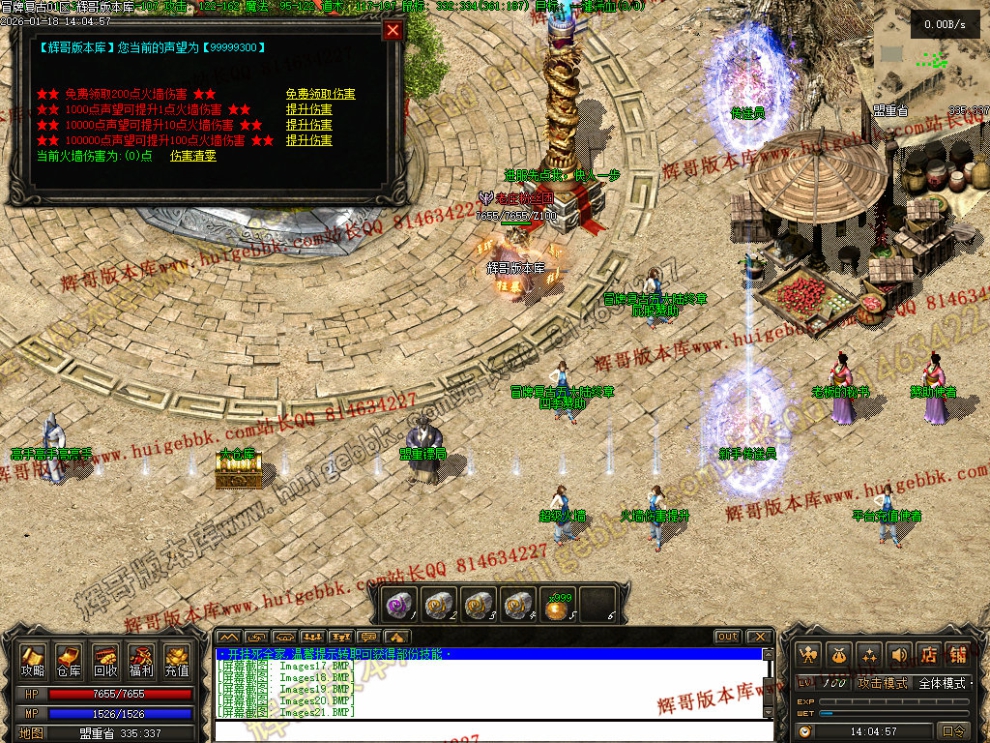Open the minimap in the corner
The height and width of the screenshot is (743, 990).
[x=931, y=62]
